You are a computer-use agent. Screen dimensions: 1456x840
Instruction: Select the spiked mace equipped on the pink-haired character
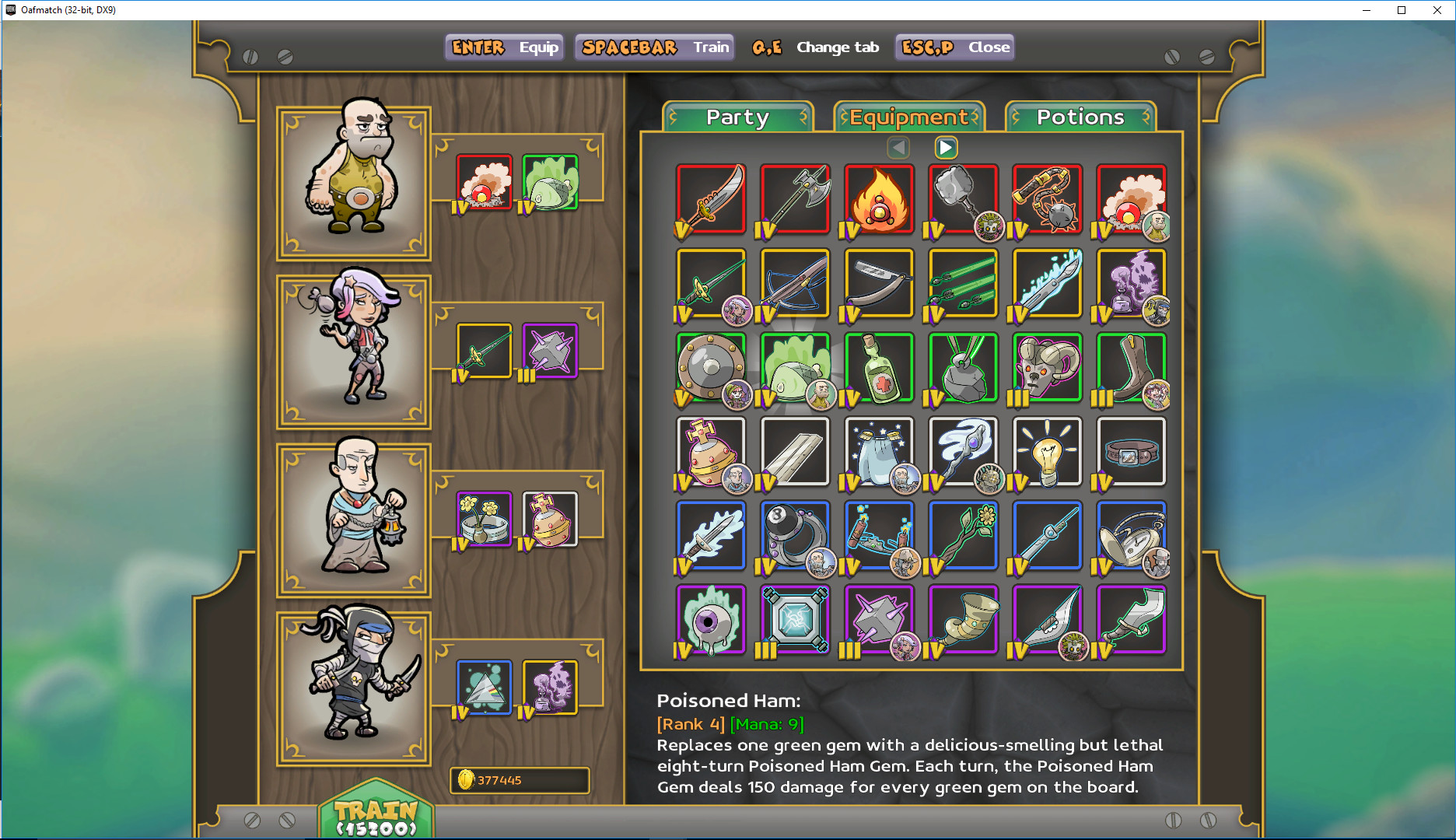(x=549, y=349)
